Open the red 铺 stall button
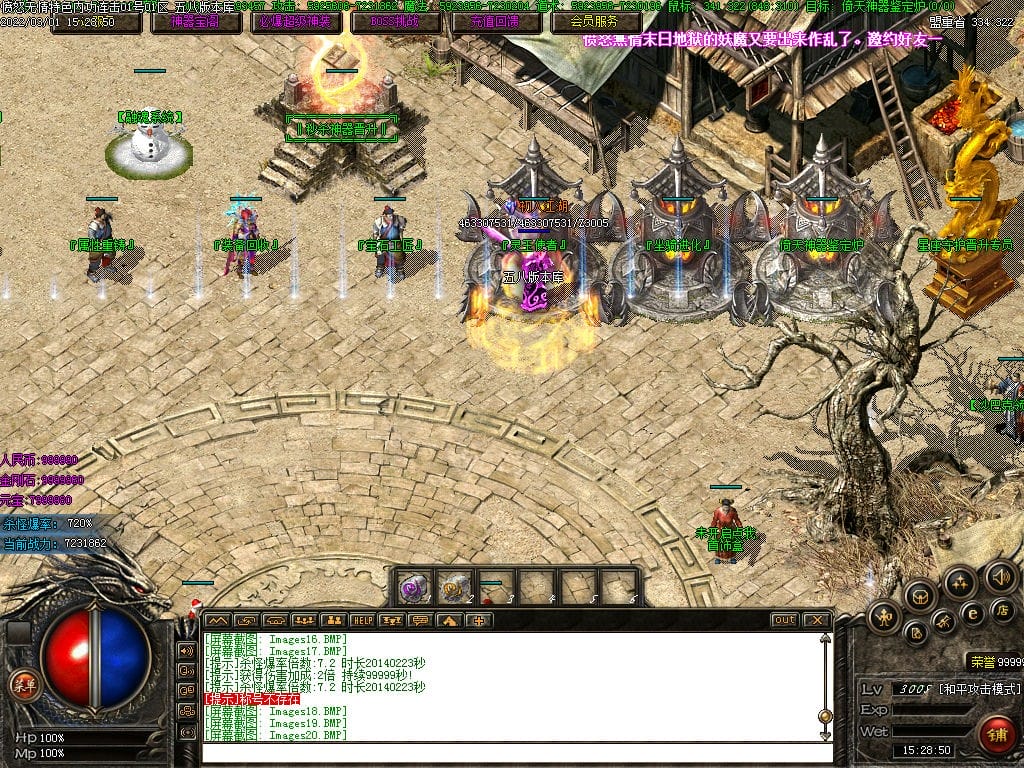 pos(996,733)
